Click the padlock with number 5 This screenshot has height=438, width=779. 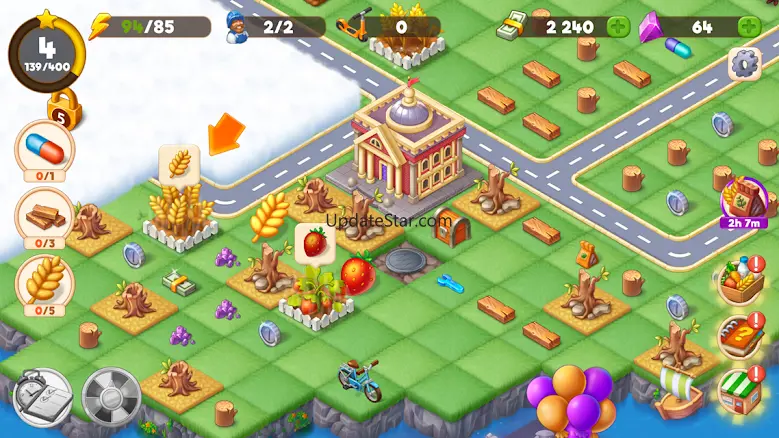63,109
